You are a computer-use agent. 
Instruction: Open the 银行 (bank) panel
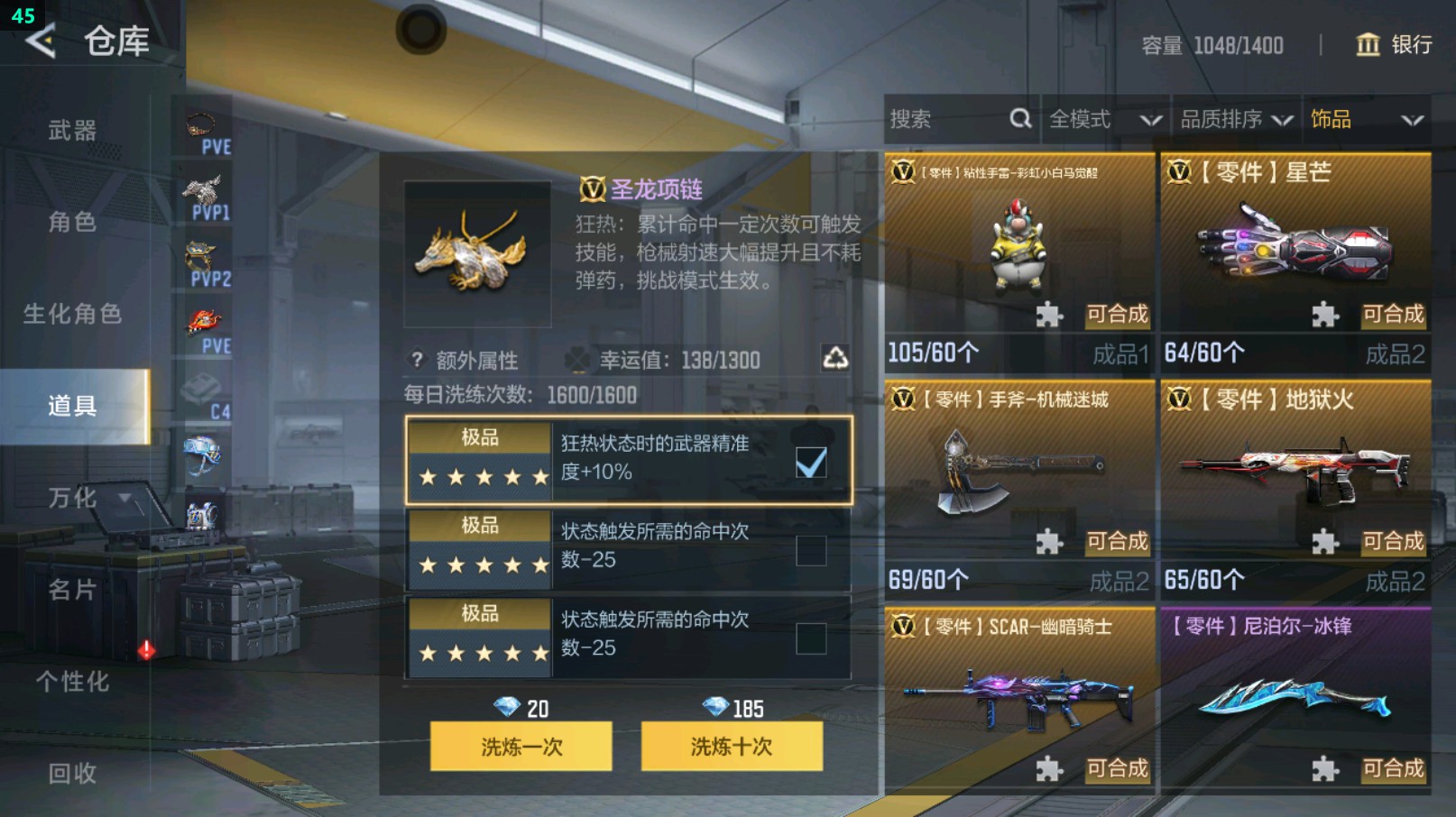coord(1392,45)
